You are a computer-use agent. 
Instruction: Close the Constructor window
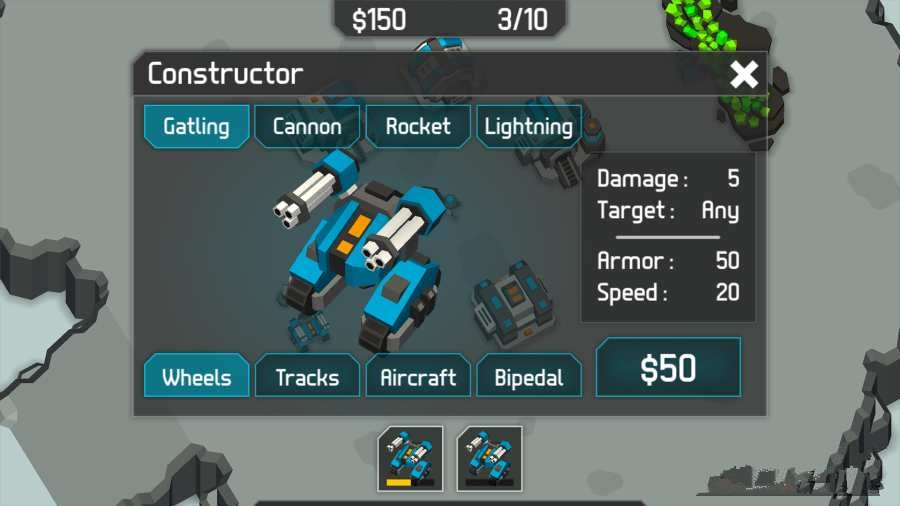[x=744, y=74]
